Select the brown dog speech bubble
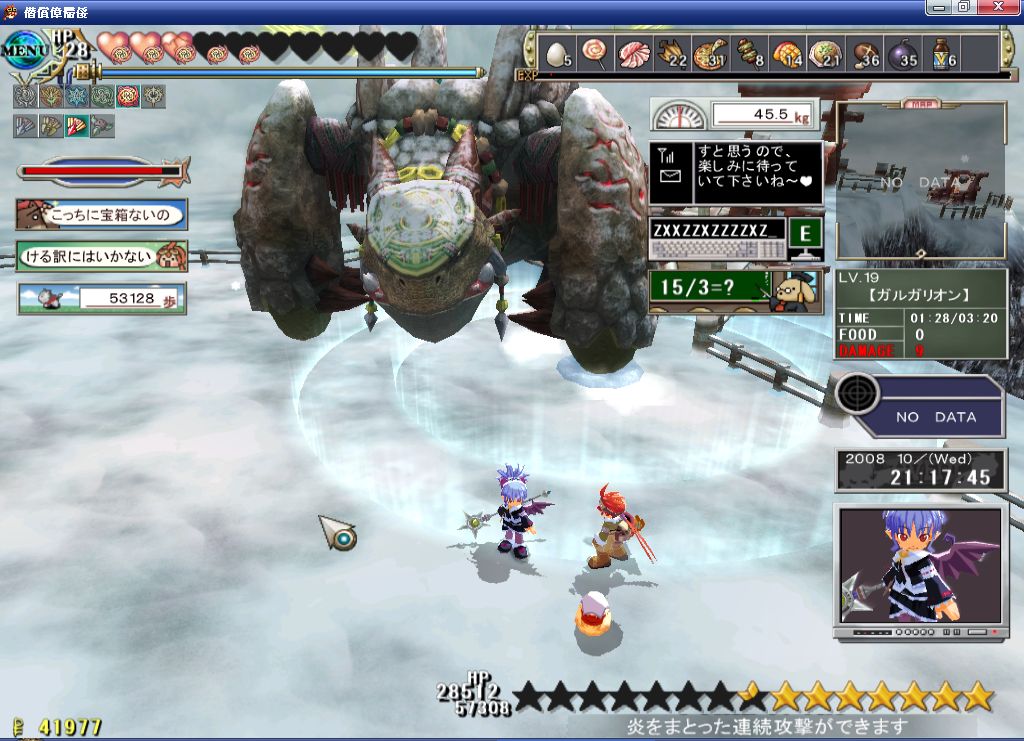This screenshot has width=1024, height=741. 101,214
